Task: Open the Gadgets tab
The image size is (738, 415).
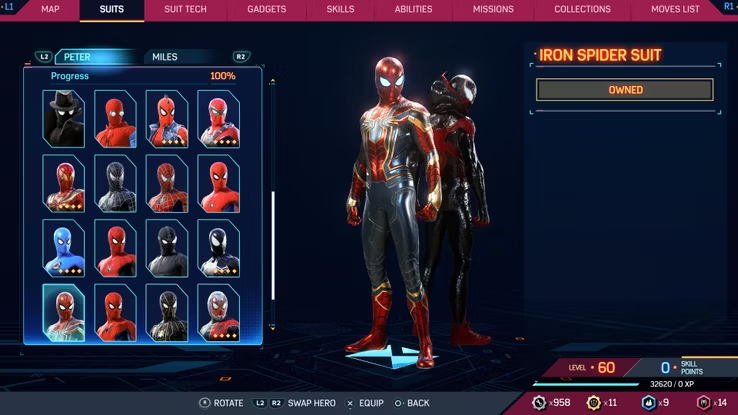Action: point(265,9)
